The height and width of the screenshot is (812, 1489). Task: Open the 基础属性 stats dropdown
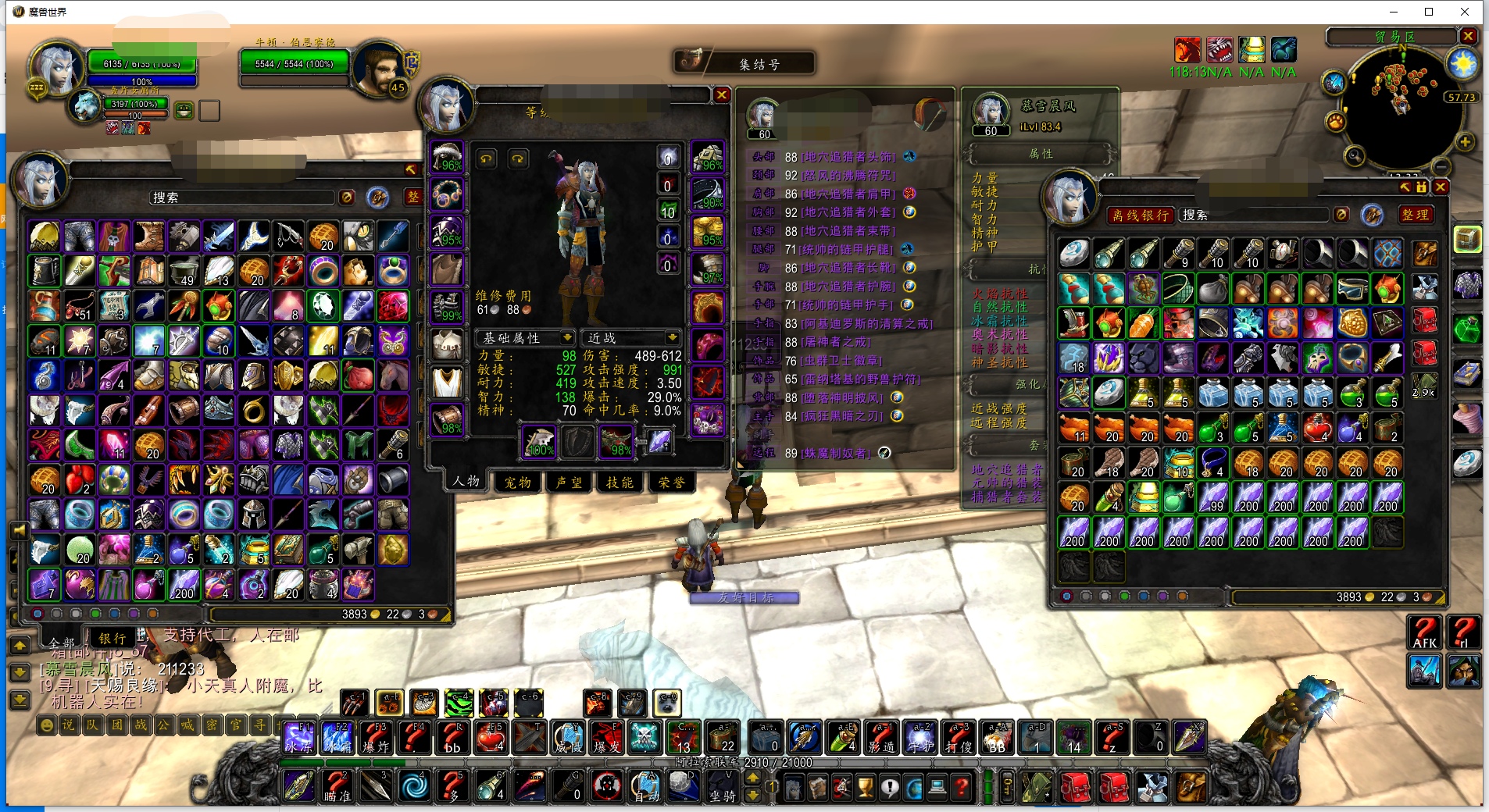pos(526,337)
